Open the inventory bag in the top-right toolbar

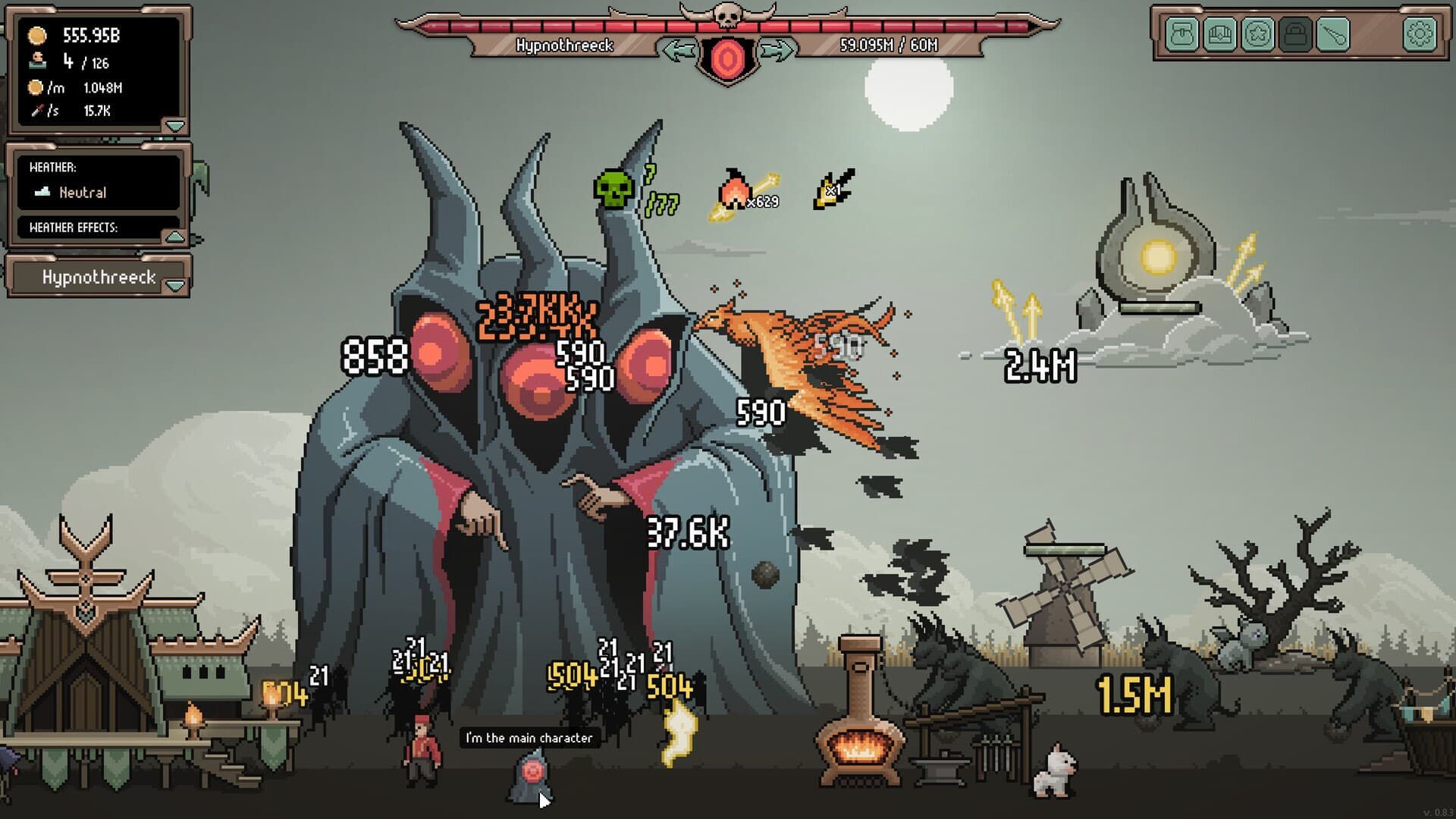pyautogui.click(x=1181, y=34)
